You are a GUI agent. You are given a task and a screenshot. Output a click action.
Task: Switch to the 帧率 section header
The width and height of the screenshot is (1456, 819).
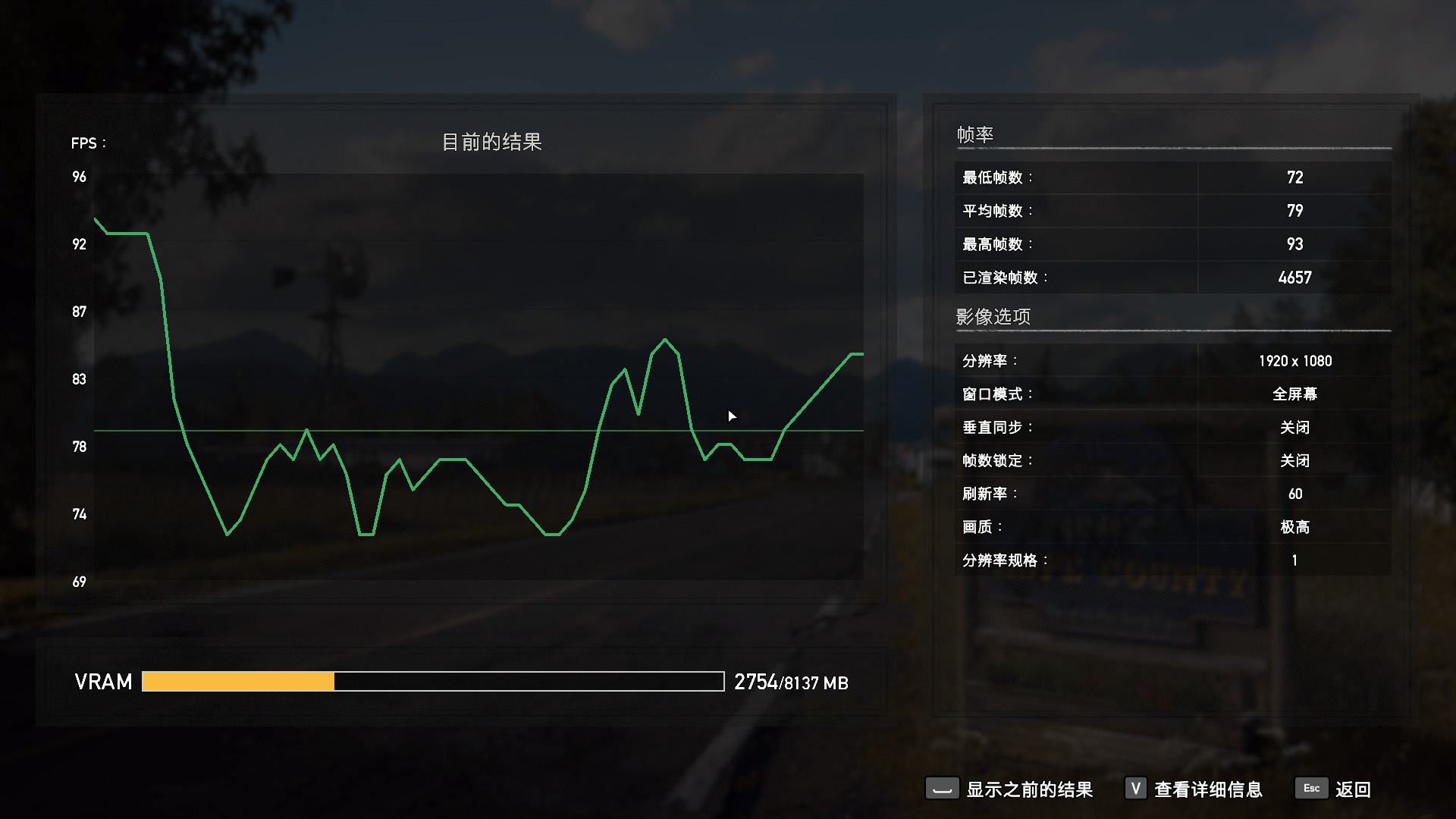click(973, 133)
